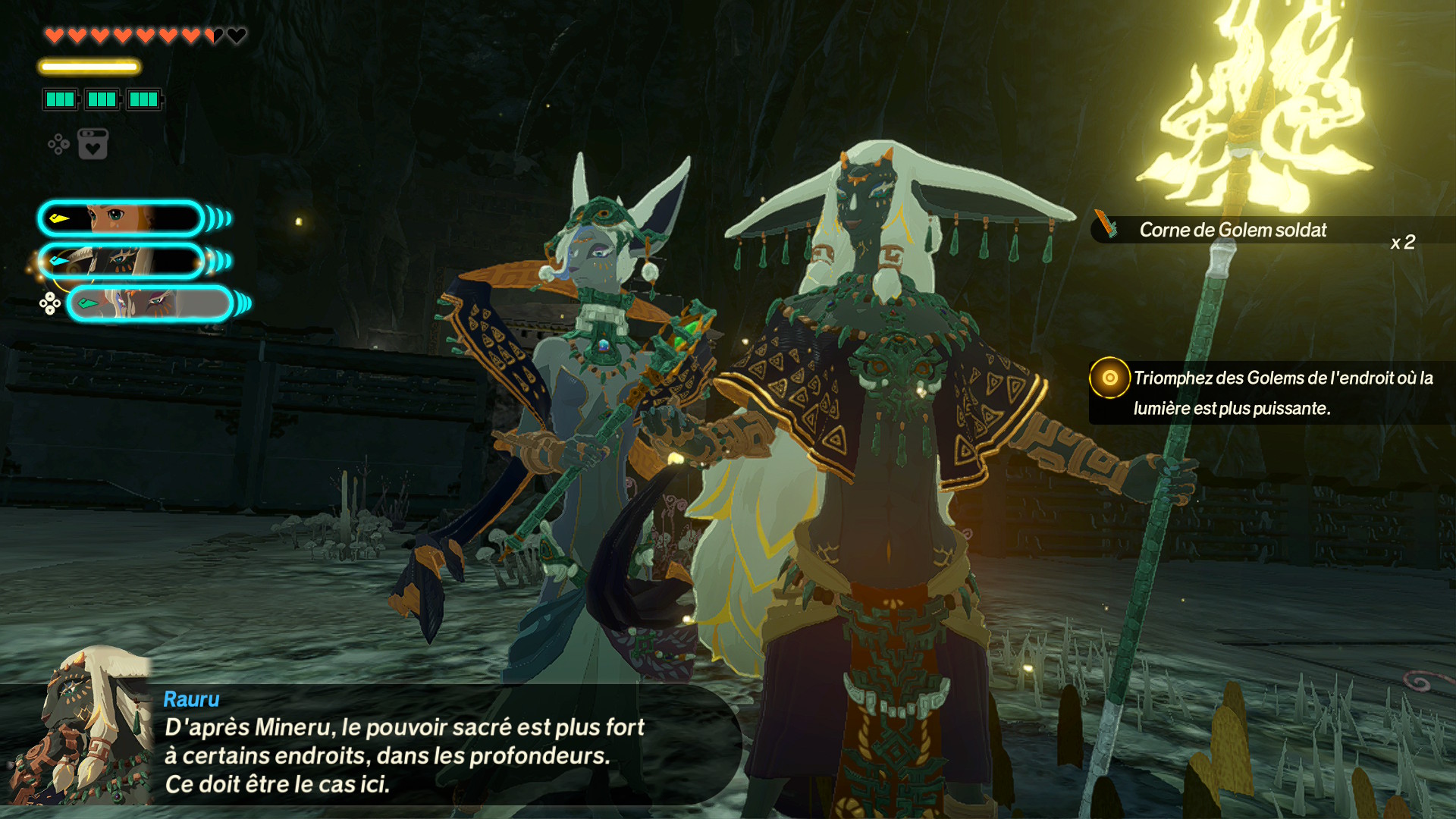The image size is (1456, 819).
Task: Choose Mineru's party slot bar
Action: click(150, 304)
